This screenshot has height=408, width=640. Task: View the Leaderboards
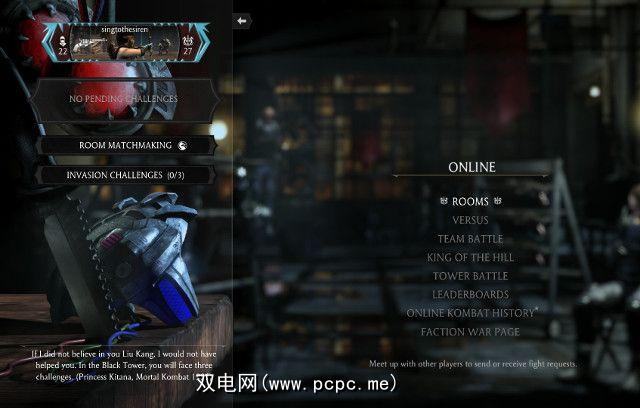coord(470,294)
